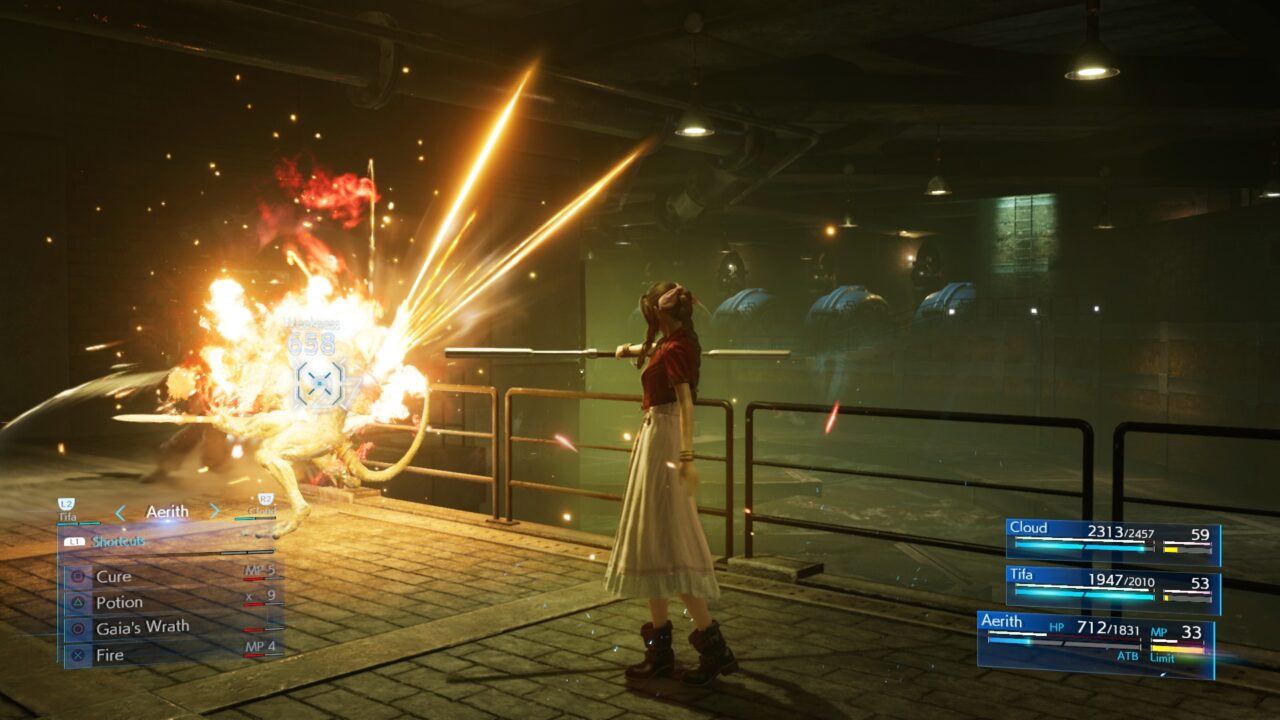Screen dimensions: 1280x720
Task: Click the circle icon beside Gaia's Wrath
Action: point(78,627)
